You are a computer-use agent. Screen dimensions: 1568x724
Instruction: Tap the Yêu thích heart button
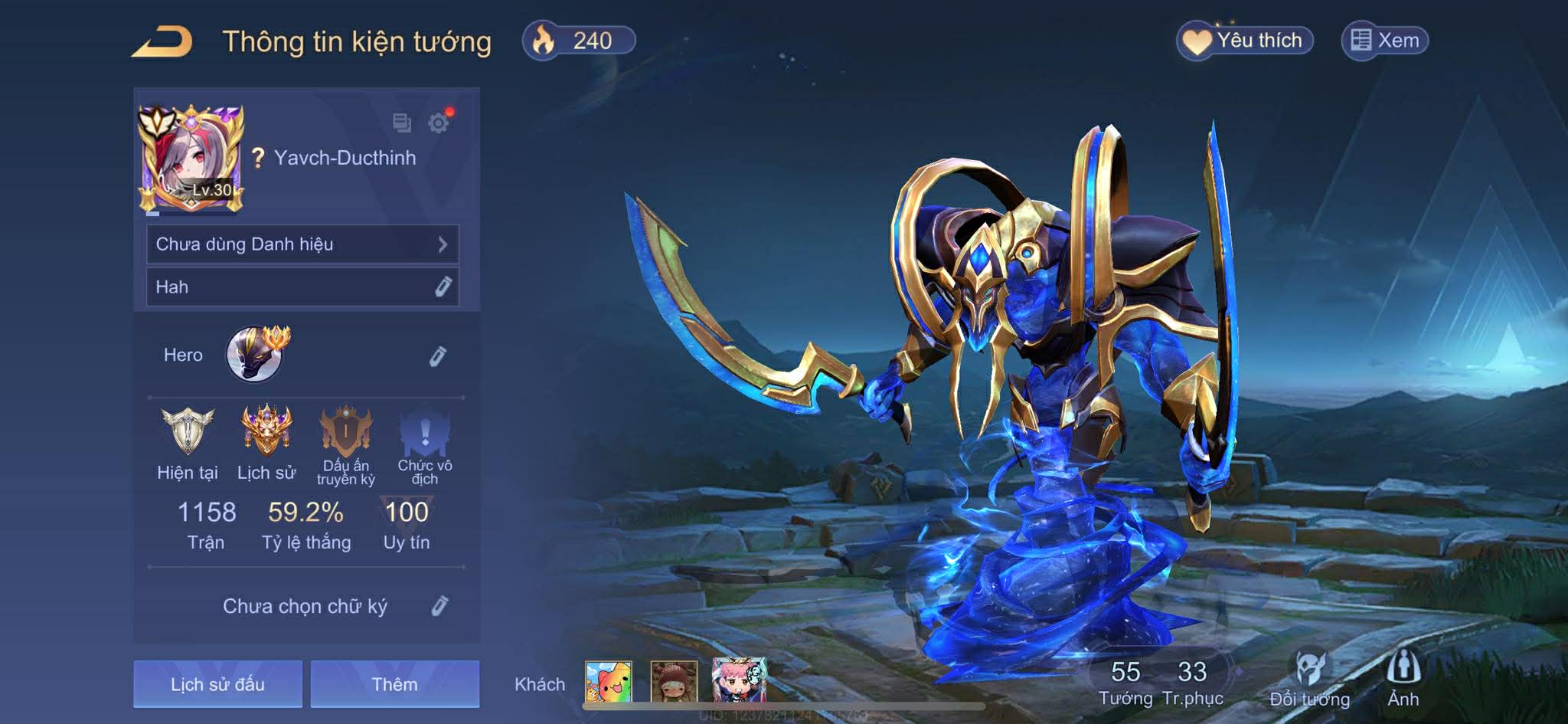pos(1245,41)
